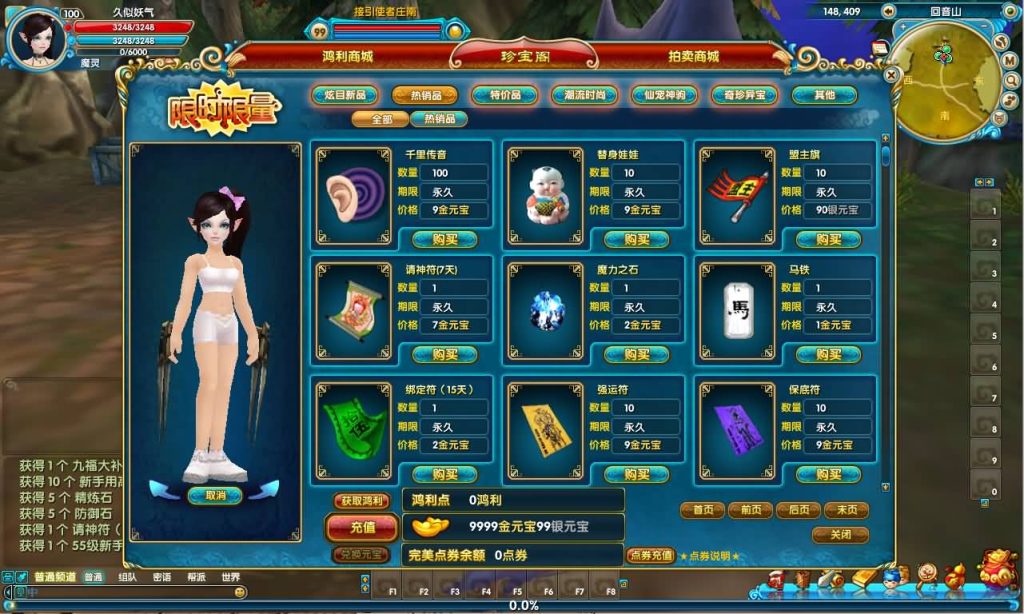The image size is (1024, 614).
Task: Close the shop with 关闭 button
Action: (840, 535)
